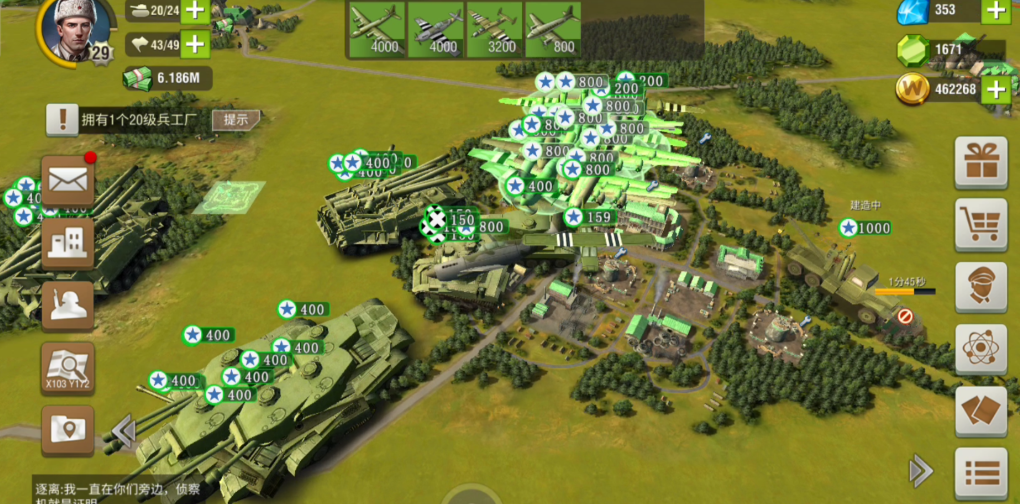Image resolution: width=1020 pixels, height=504 pixels.
Task: Select the 800 aircraft squad
Action: pyautogui.click(x=552, y=29)
